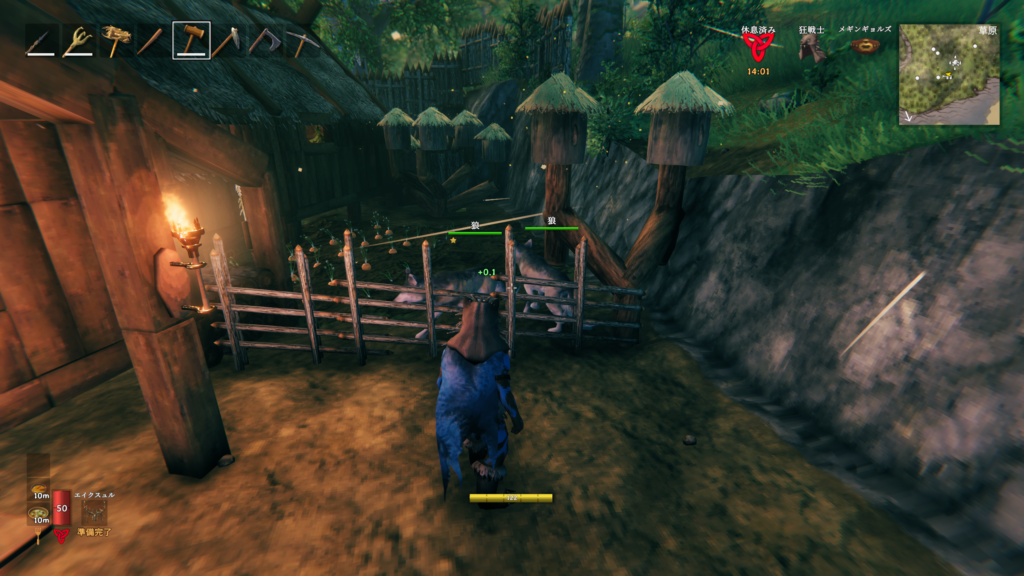1024x576 pixels.
Task: Equip the hoe from the hotbar
Action: pos(228,42)
